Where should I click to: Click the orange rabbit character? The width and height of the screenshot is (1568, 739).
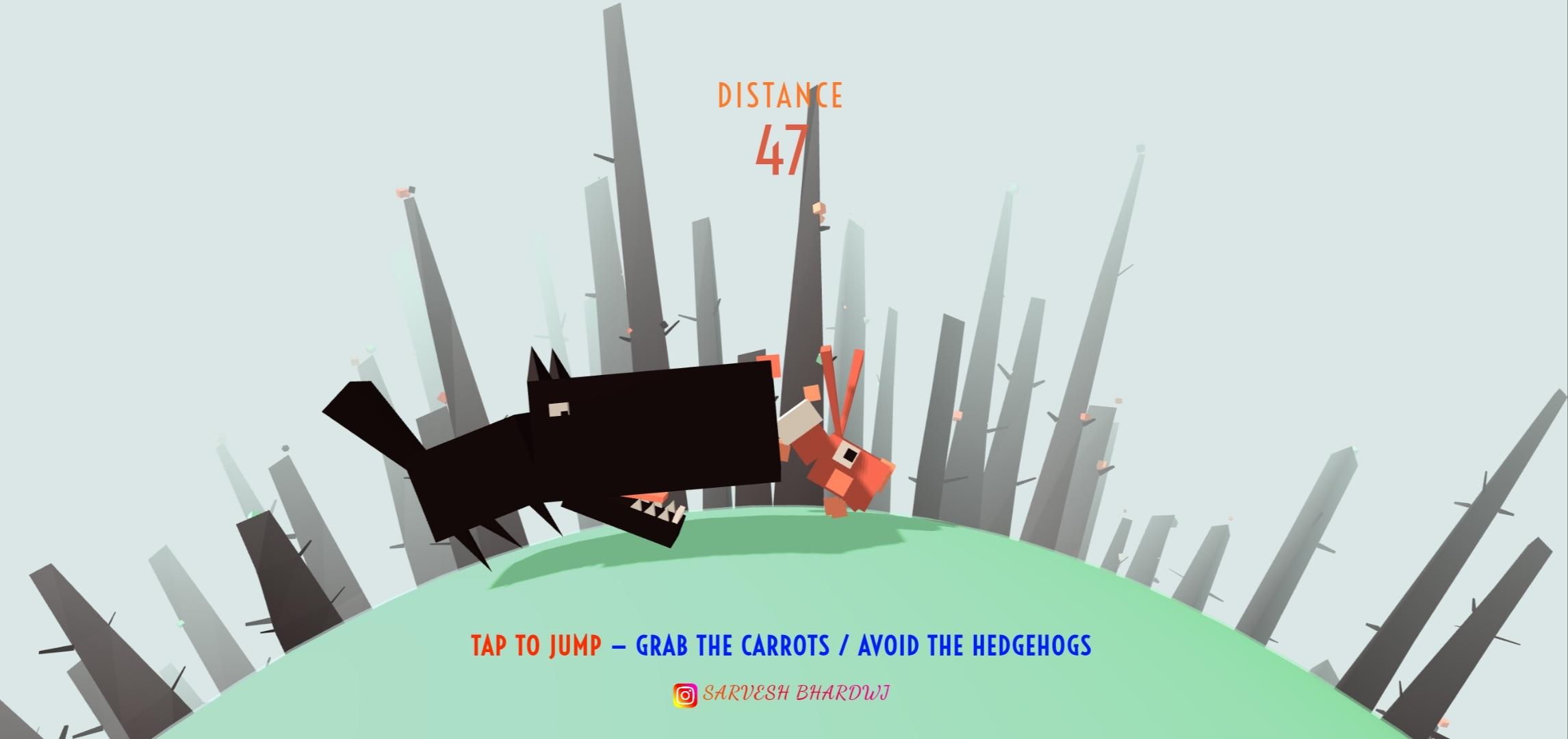[x=842, y=465]
